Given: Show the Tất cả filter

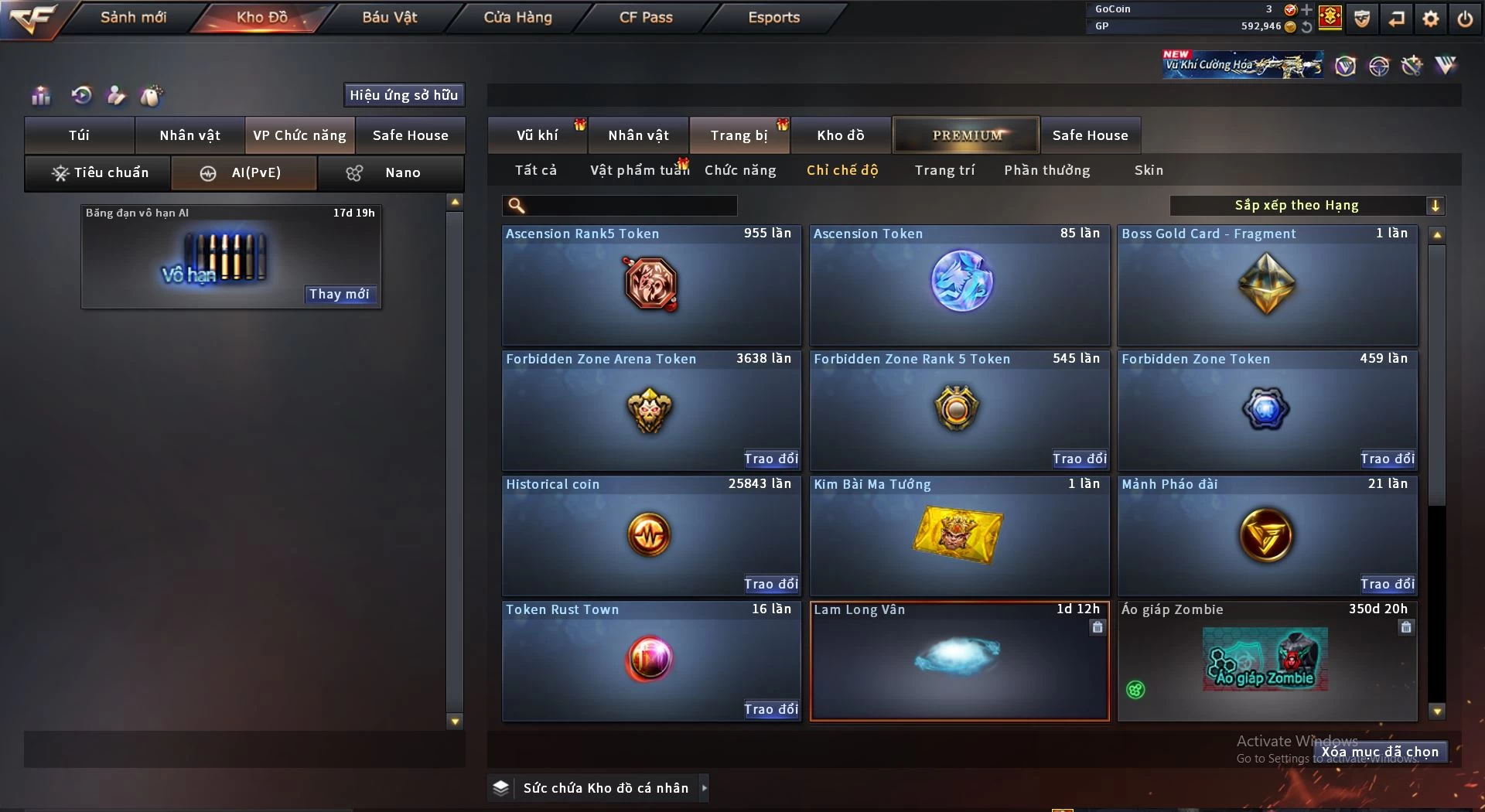Looking at the screenshot, I should pos(536,170).
